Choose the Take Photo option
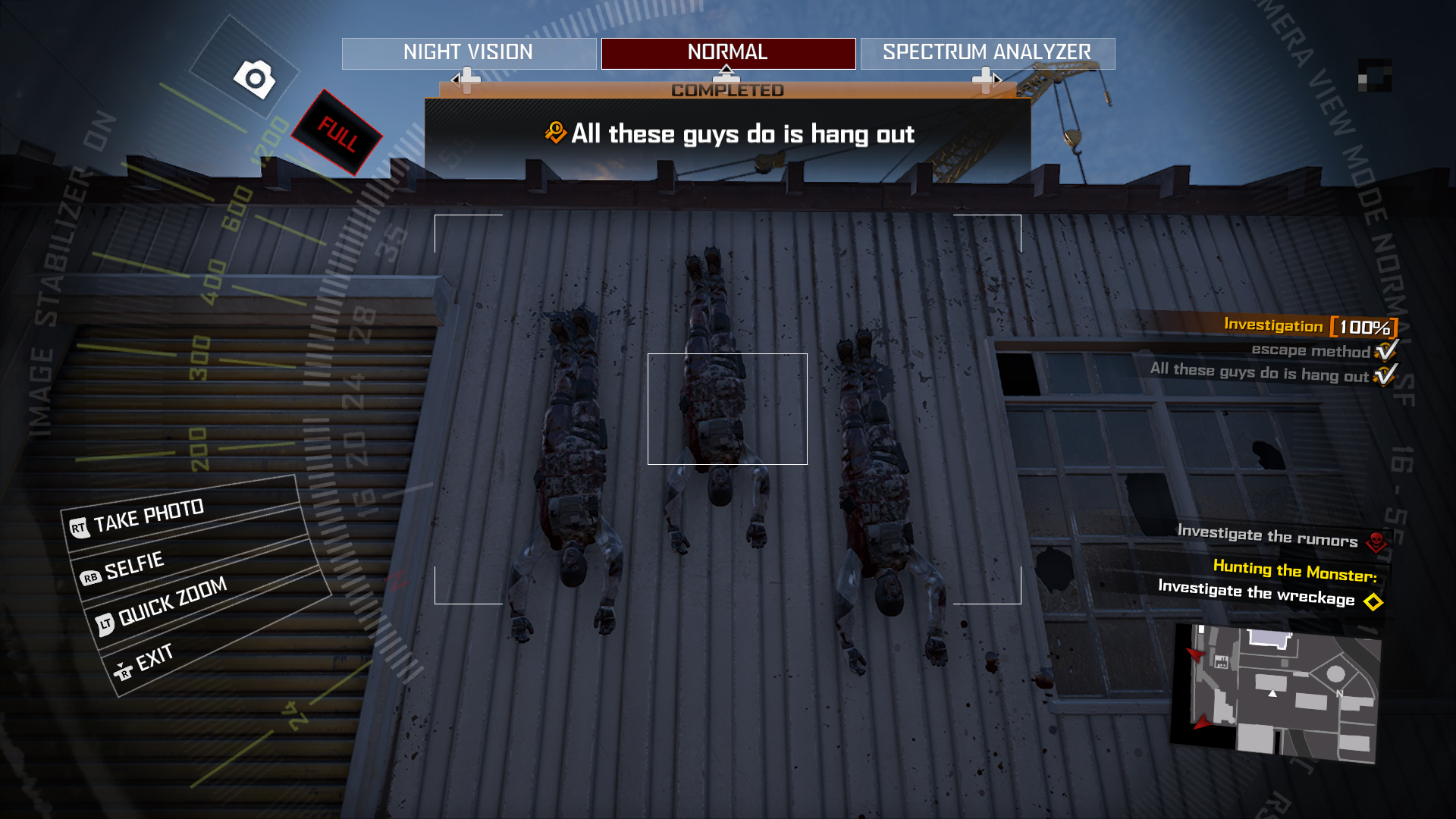This screenshot has width=1456, height=819. 149,516
